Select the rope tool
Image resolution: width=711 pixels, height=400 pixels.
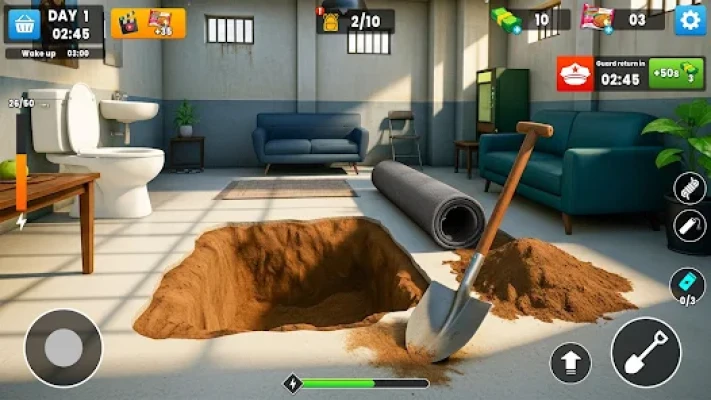point(690,188)
